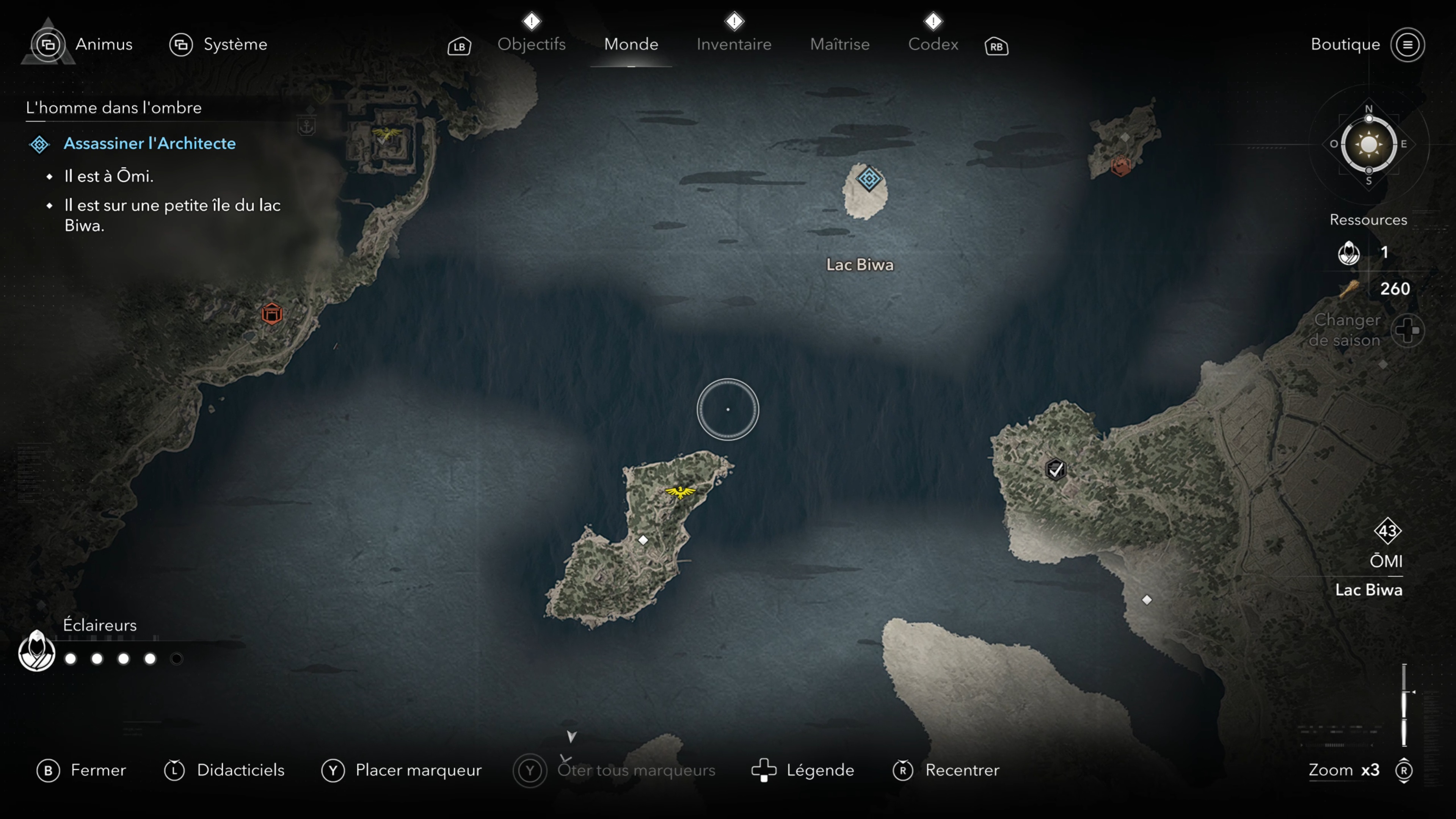1456x819 pixels.
Task: Select the orange marker on the western shore
Action: tap(272, 314)
